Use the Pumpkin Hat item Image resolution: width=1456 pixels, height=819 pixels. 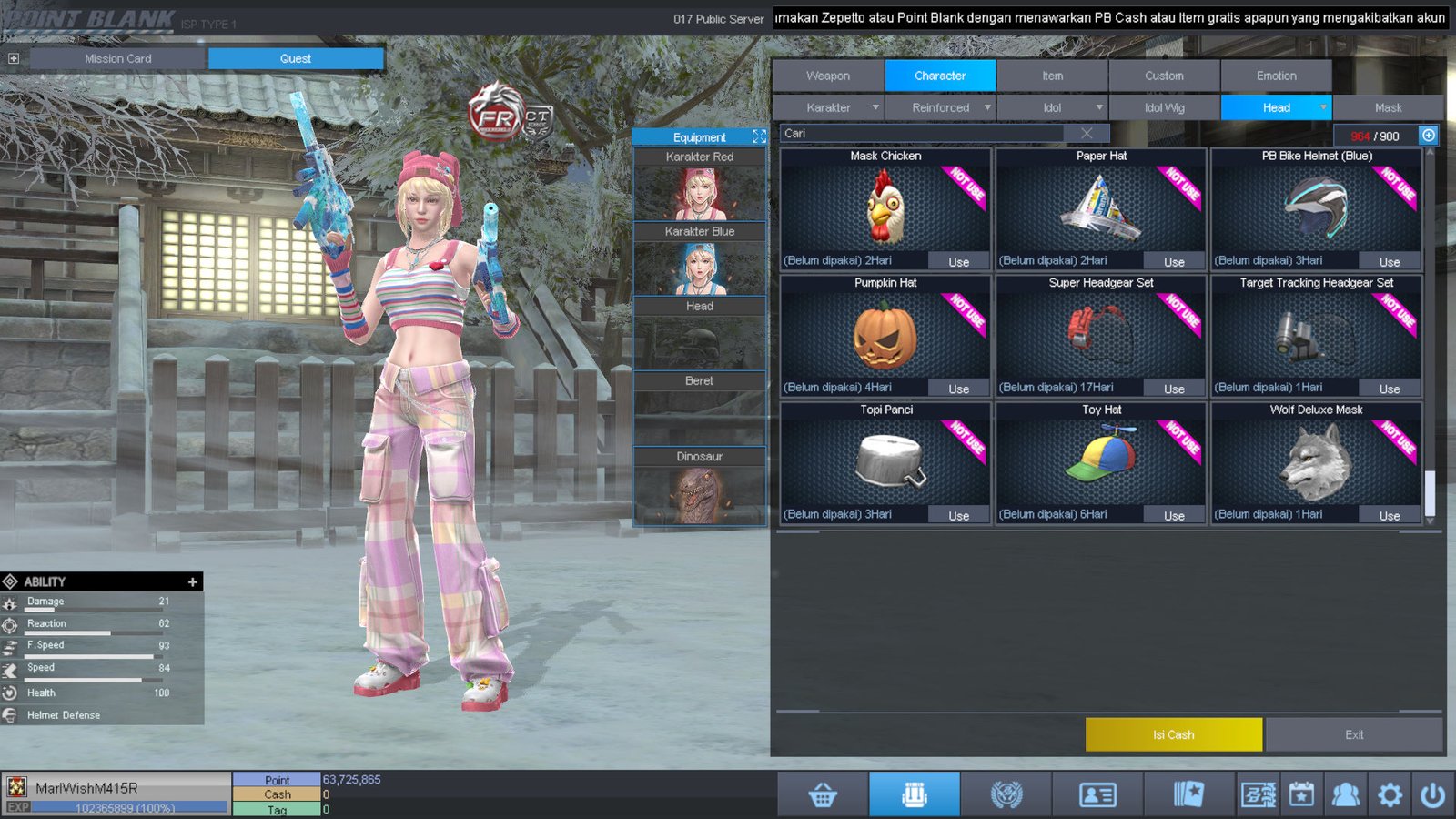pos(959,389)
